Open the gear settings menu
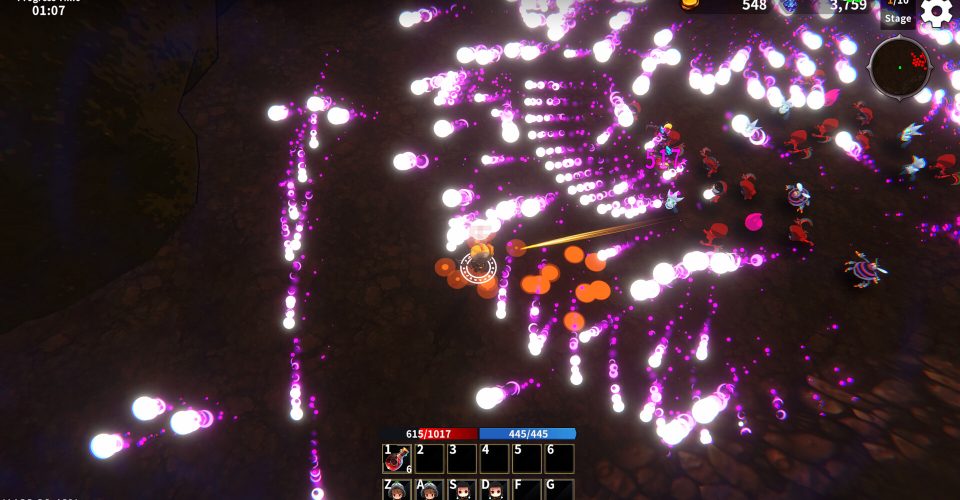The height and width of the screenshot is (500, 960). click(x=936, y=13)
